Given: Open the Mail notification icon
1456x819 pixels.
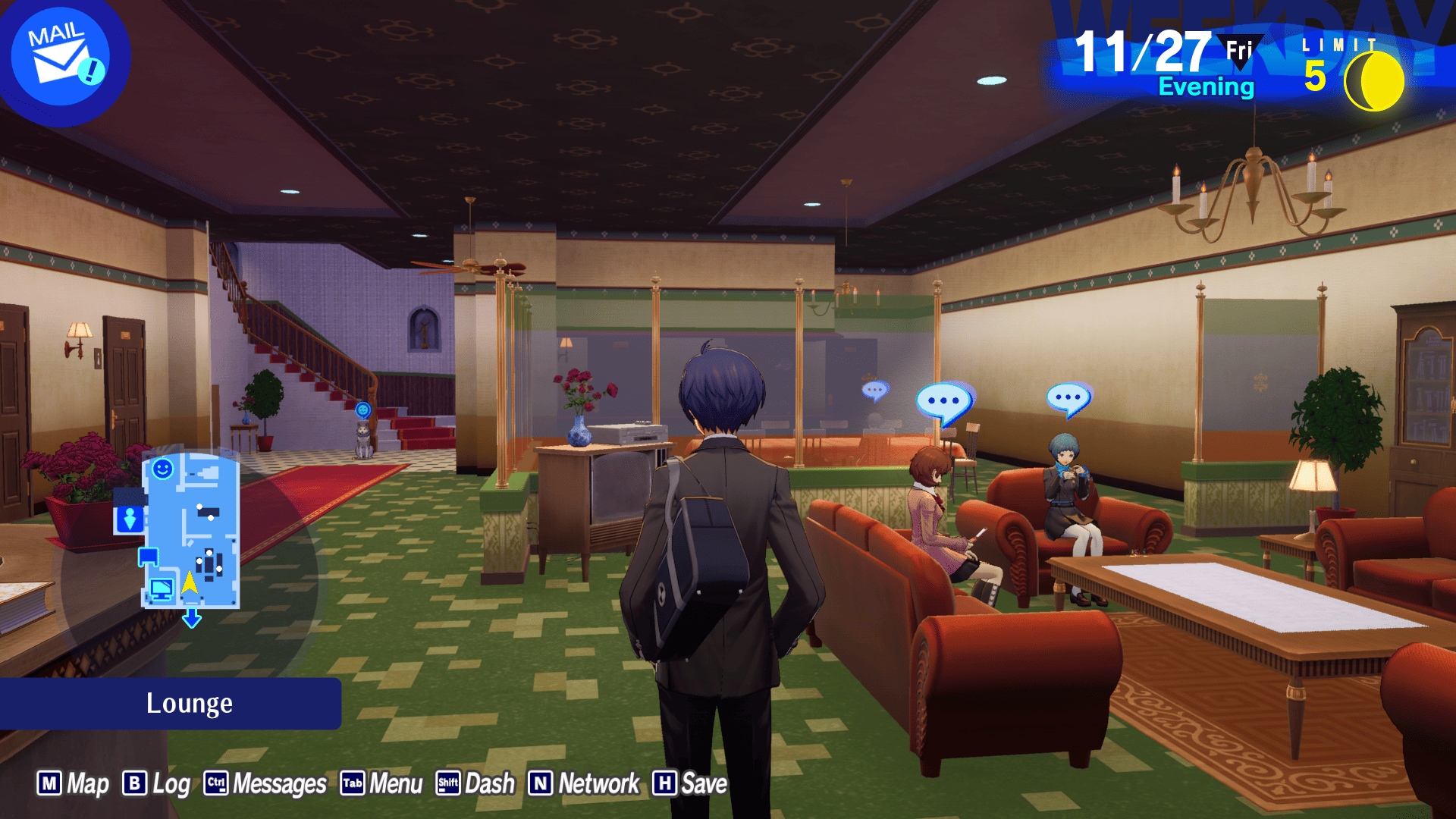Looking at the screenshot, I should click(x=62, y=58).
